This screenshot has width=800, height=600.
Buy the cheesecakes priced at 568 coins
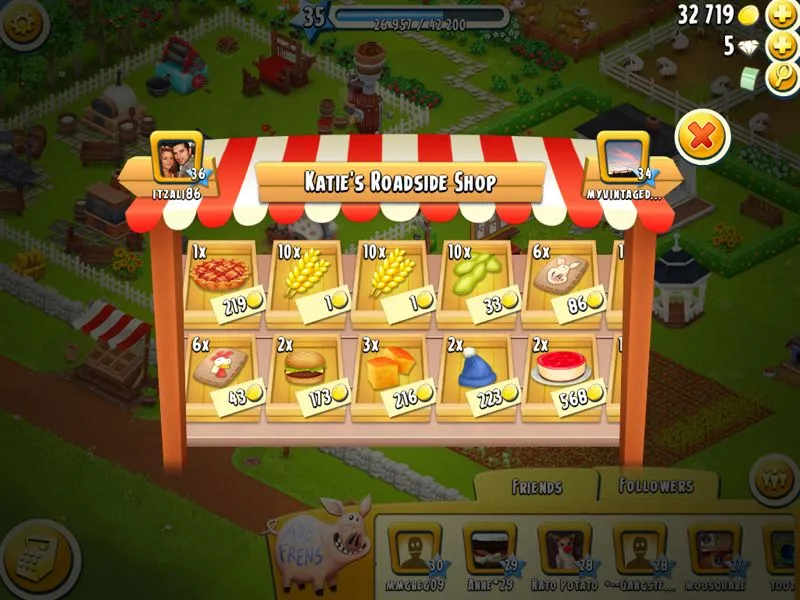[x=563, y=373]
